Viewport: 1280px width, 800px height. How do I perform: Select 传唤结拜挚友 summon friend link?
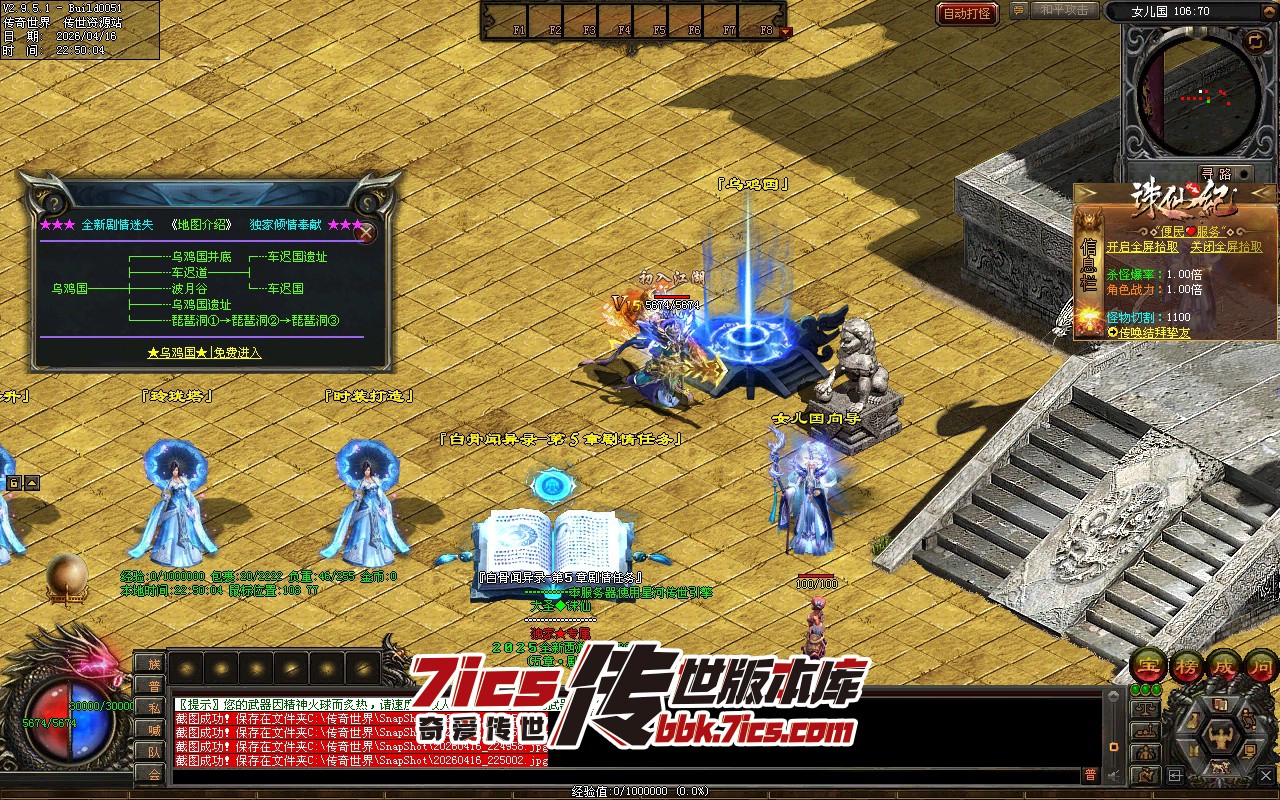(1154, 331)
